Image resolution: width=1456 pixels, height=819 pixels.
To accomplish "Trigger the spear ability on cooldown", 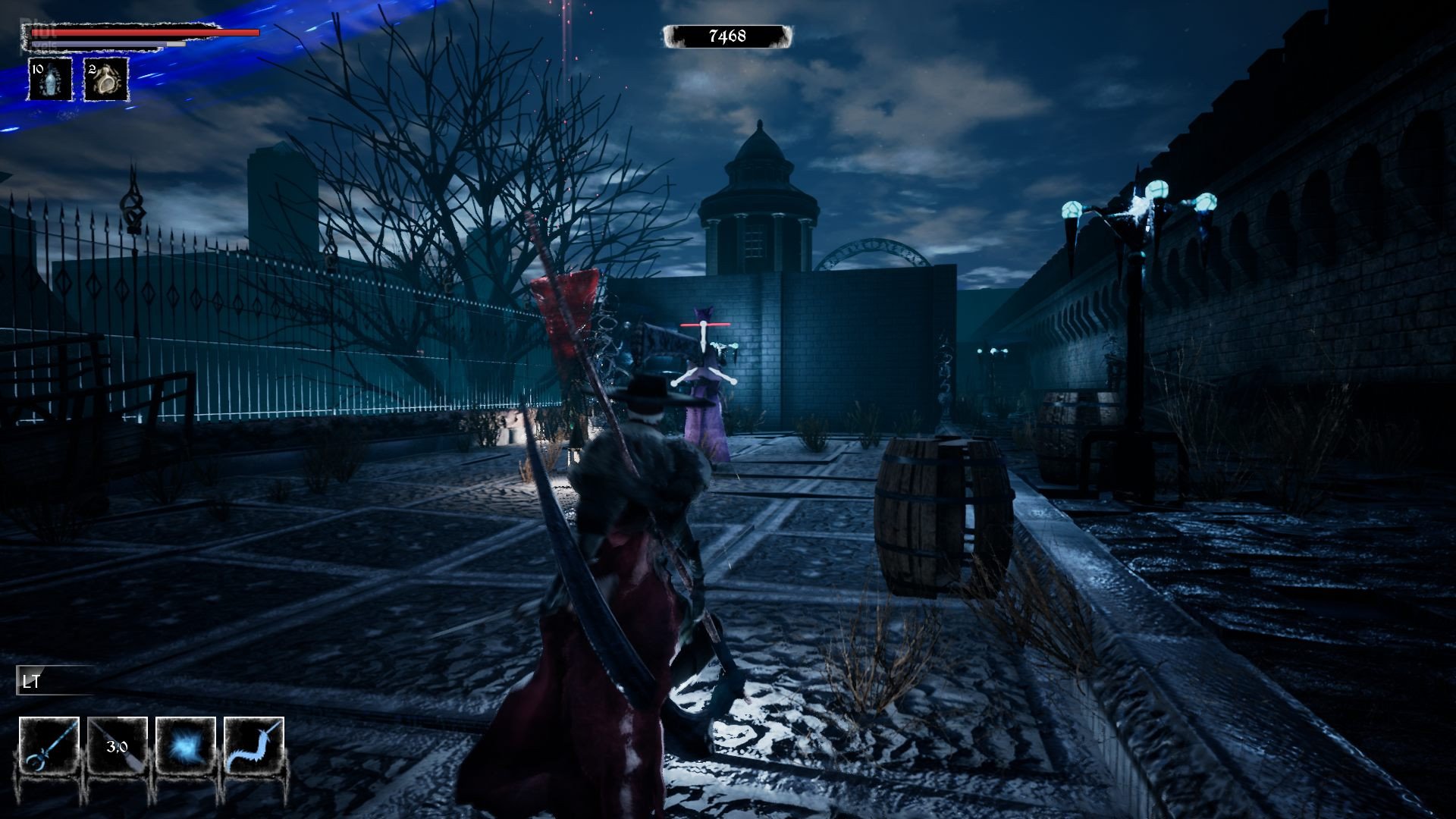I will 118,746.
